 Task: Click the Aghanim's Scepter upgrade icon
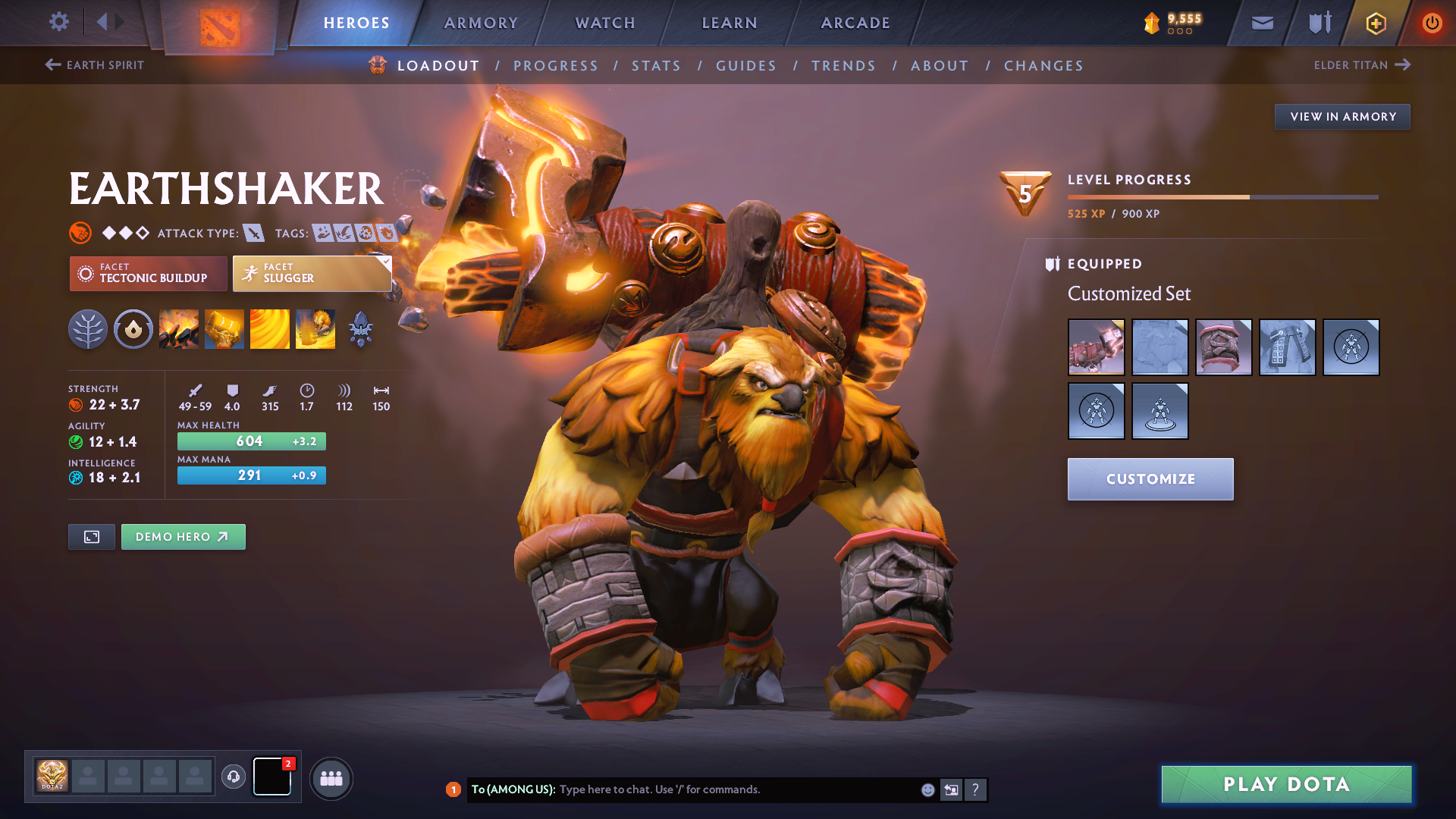click(361, 329)
